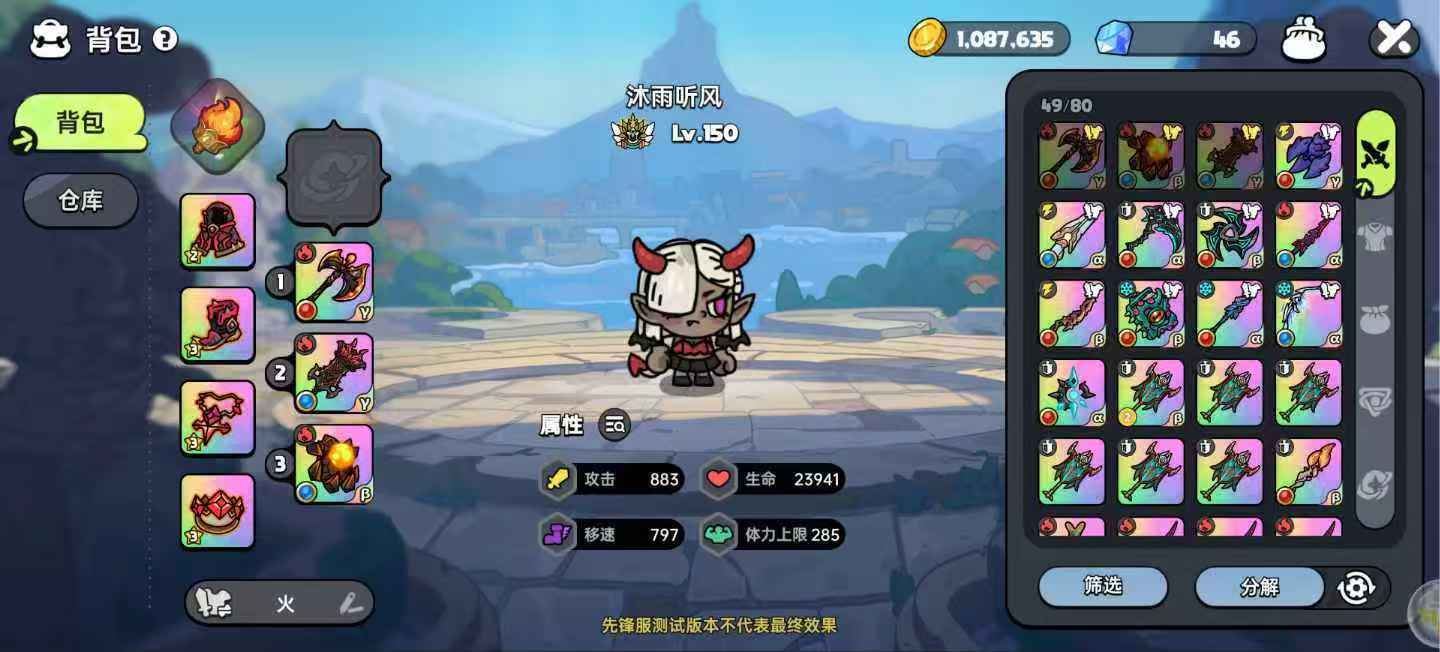Select the red boots equipment slot
This screenshot has height=652, width=1440.
(x=218, y=324)
